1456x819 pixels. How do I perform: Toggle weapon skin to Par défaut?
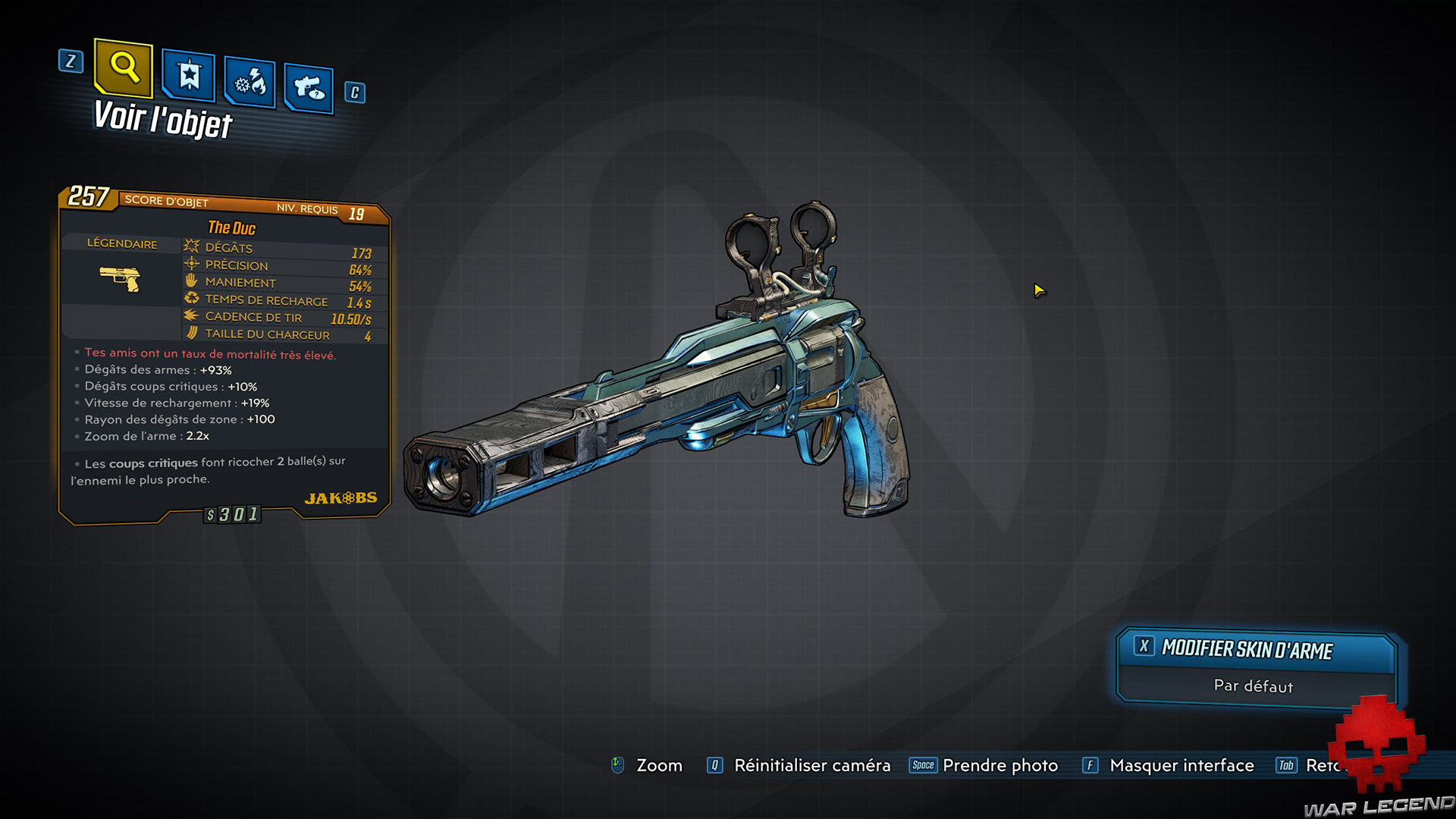[1253, 686]
